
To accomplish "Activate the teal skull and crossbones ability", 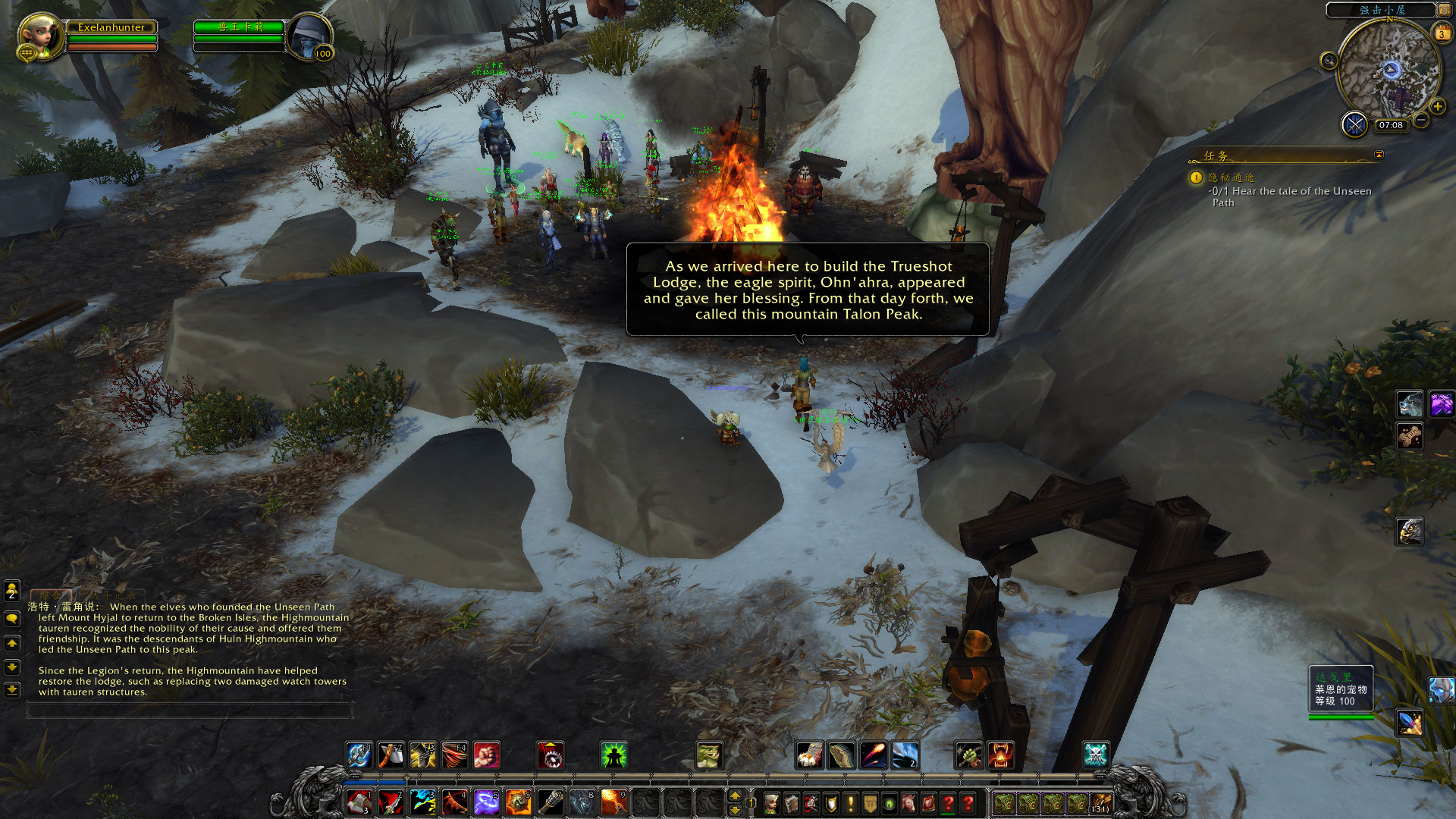I will point(1095,755).
